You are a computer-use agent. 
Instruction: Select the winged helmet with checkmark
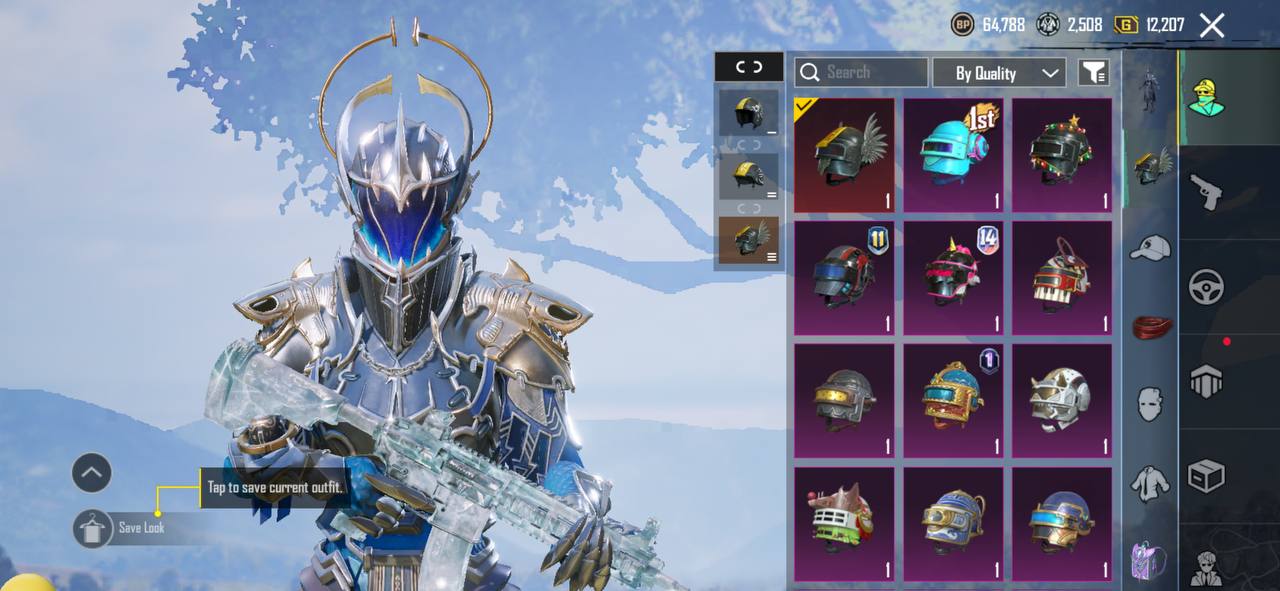tap(844, 154)
